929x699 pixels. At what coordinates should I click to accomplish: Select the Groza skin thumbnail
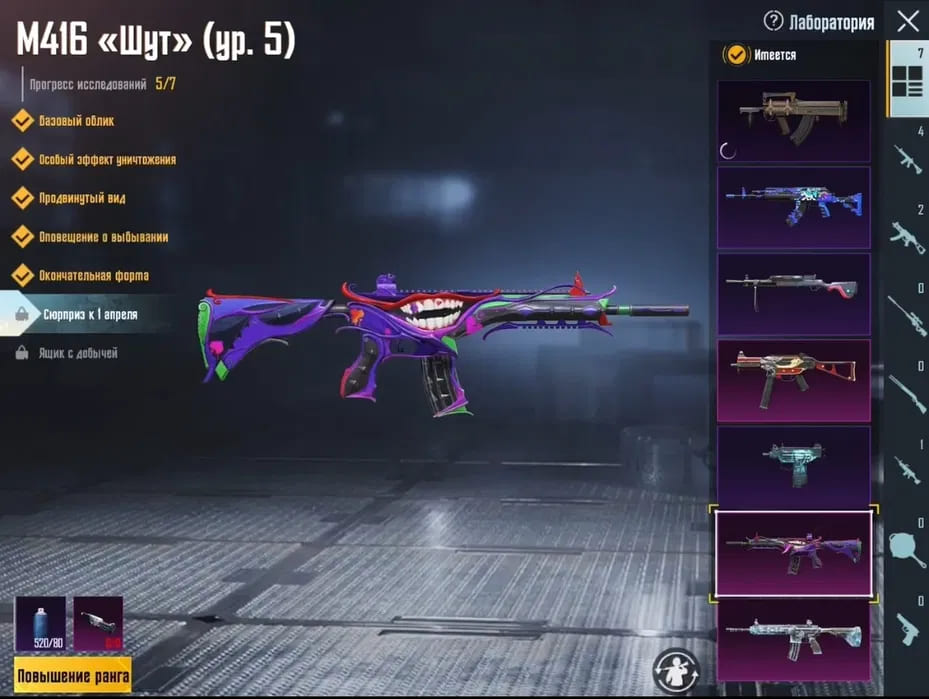coord(793,121)
